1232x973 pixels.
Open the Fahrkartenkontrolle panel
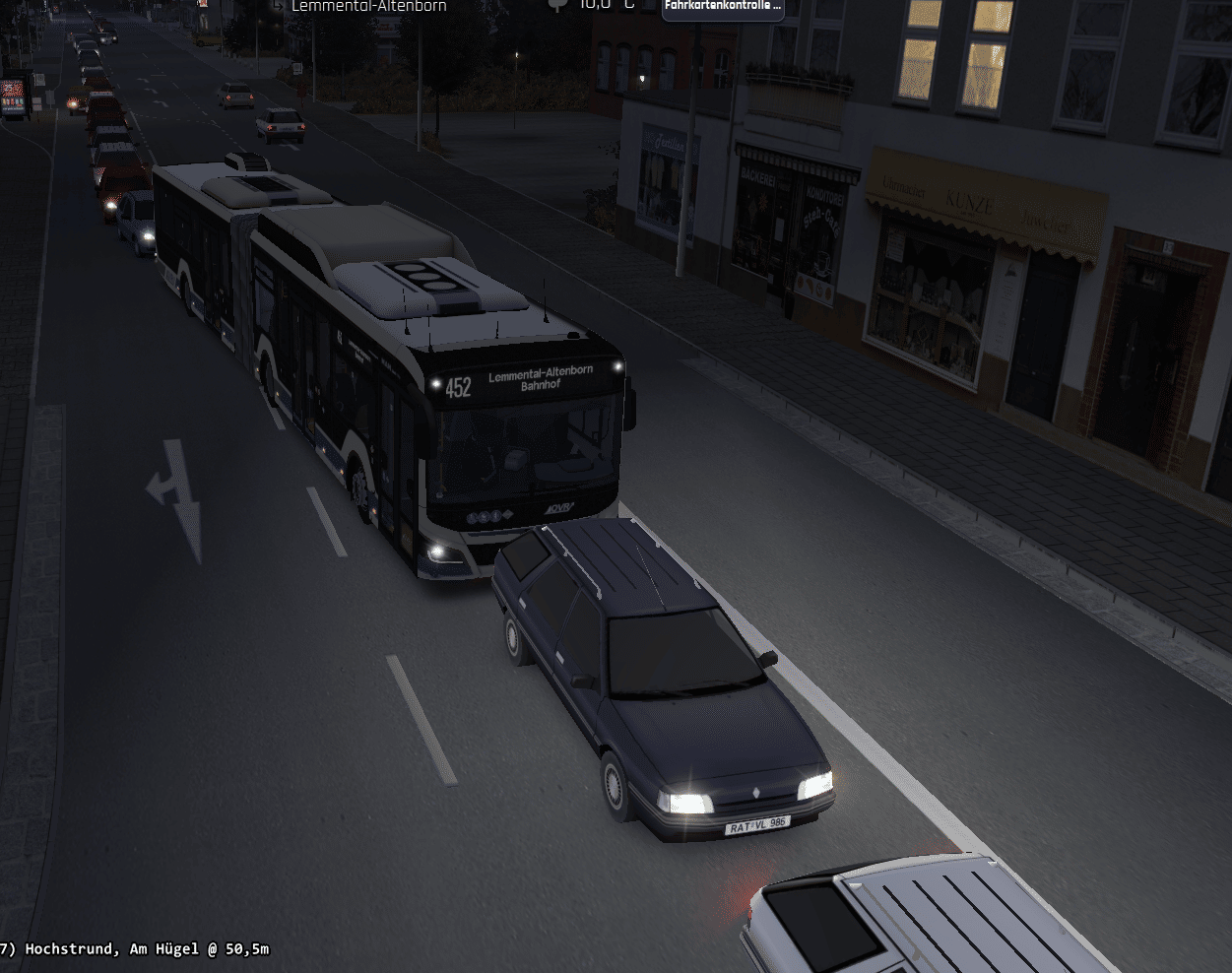click(x=723, y=7)
